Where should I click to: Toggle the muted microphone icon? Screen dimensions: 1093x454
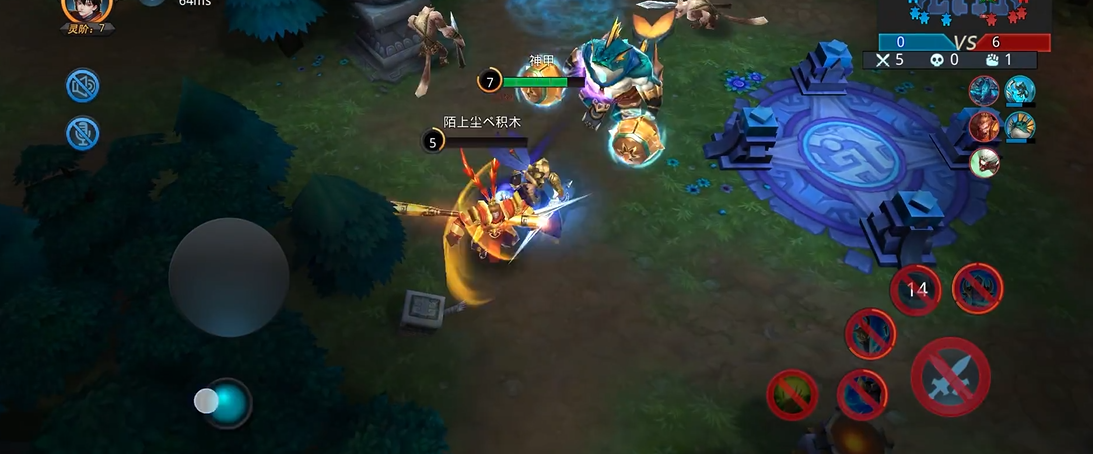(x=83, y=133)
